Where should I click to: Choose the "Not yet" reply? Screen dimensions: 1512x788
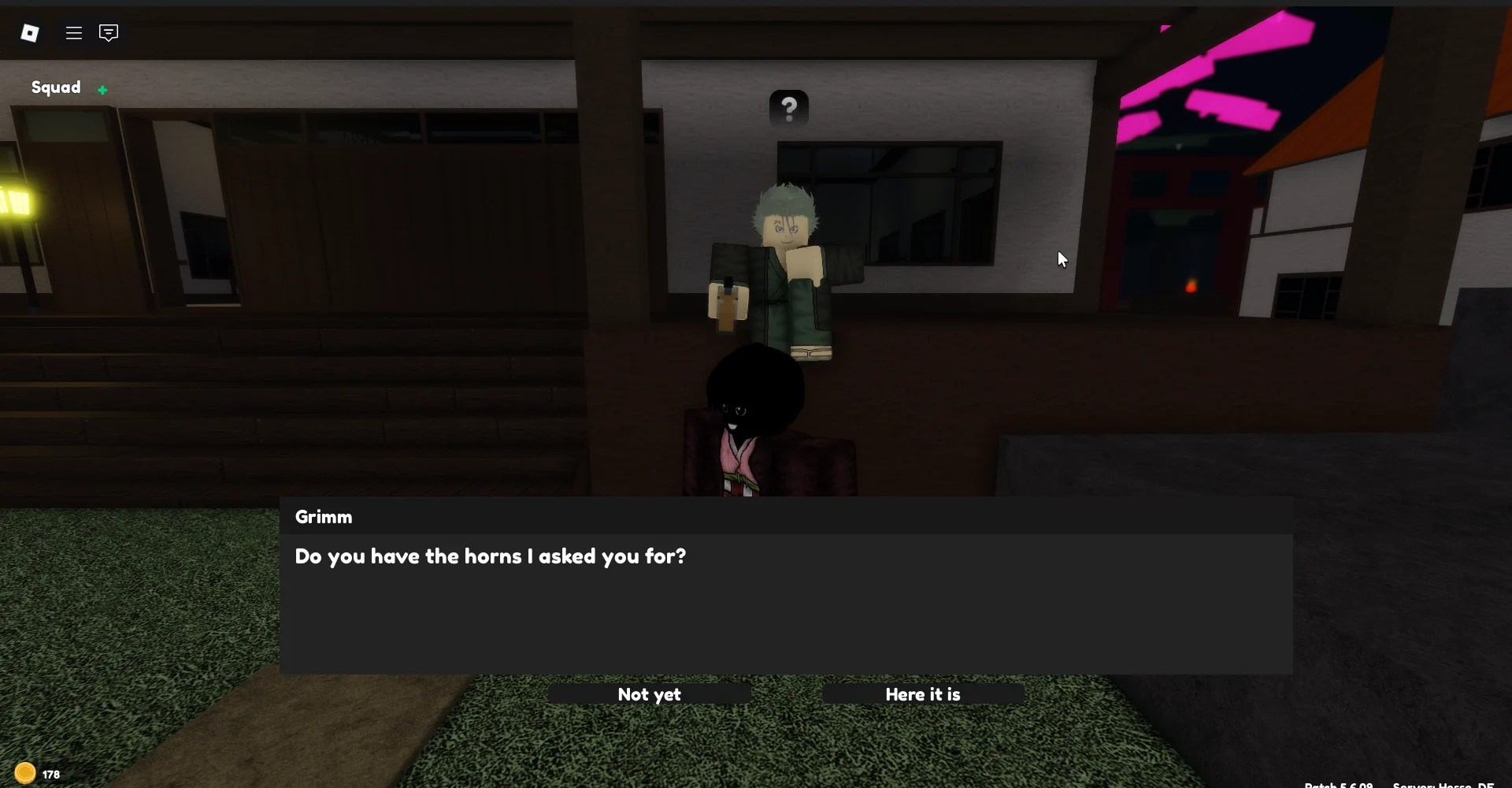[649, 694]
